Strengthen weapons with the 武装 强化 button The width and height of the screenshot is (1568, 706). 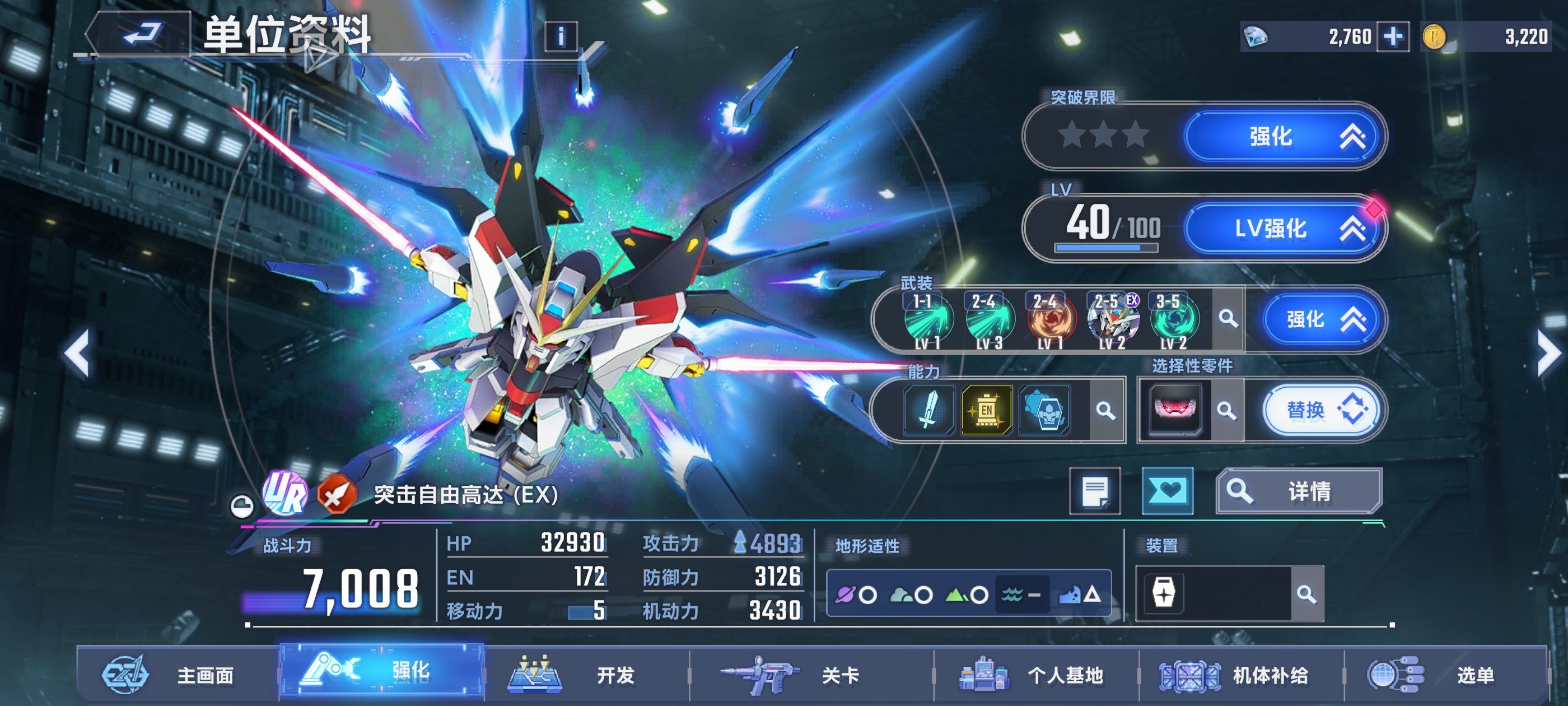pyautogui.click(x=1322, y=319)
